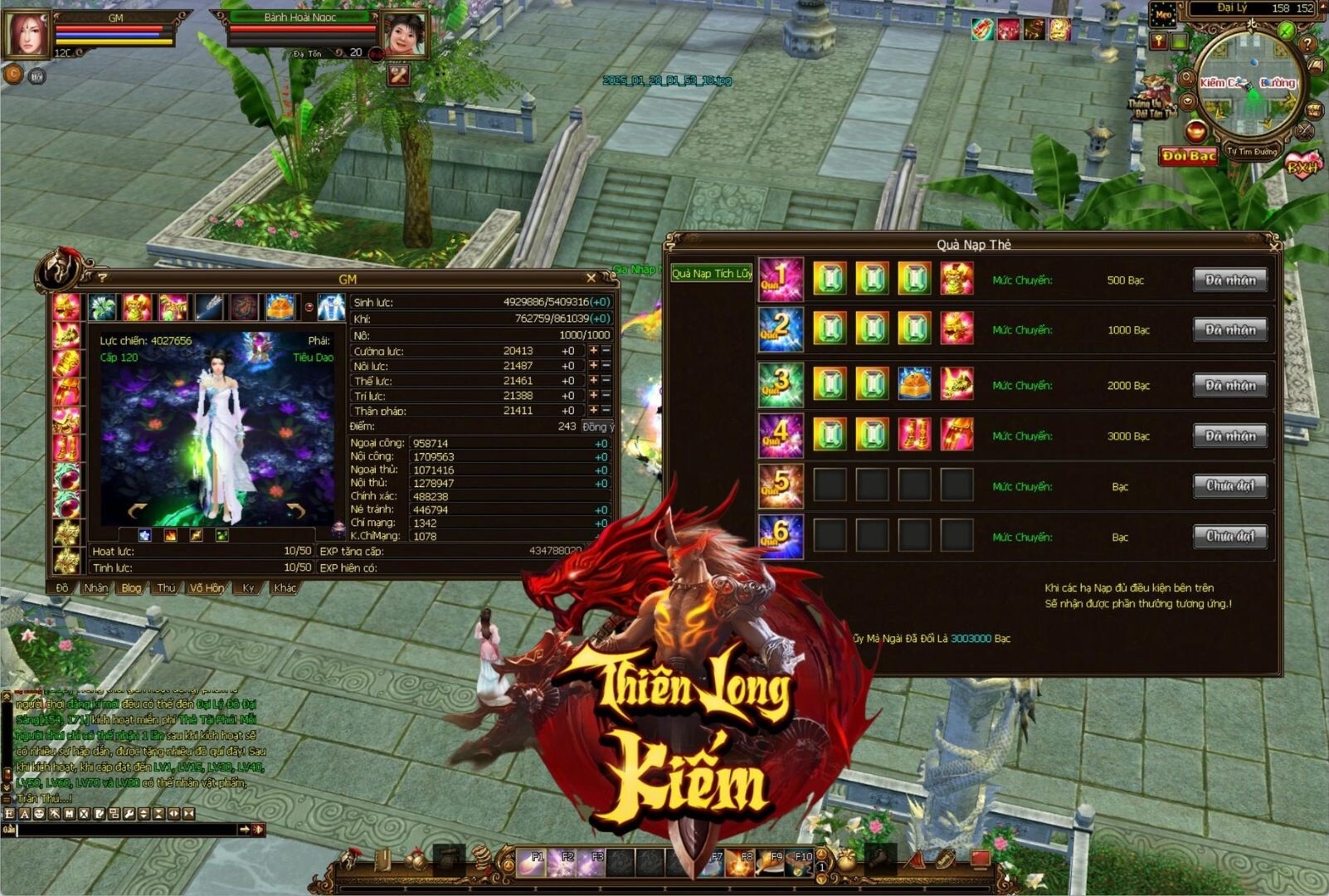
Task: Switch to the Võ Hồn tab
Action: pos(207,587)
